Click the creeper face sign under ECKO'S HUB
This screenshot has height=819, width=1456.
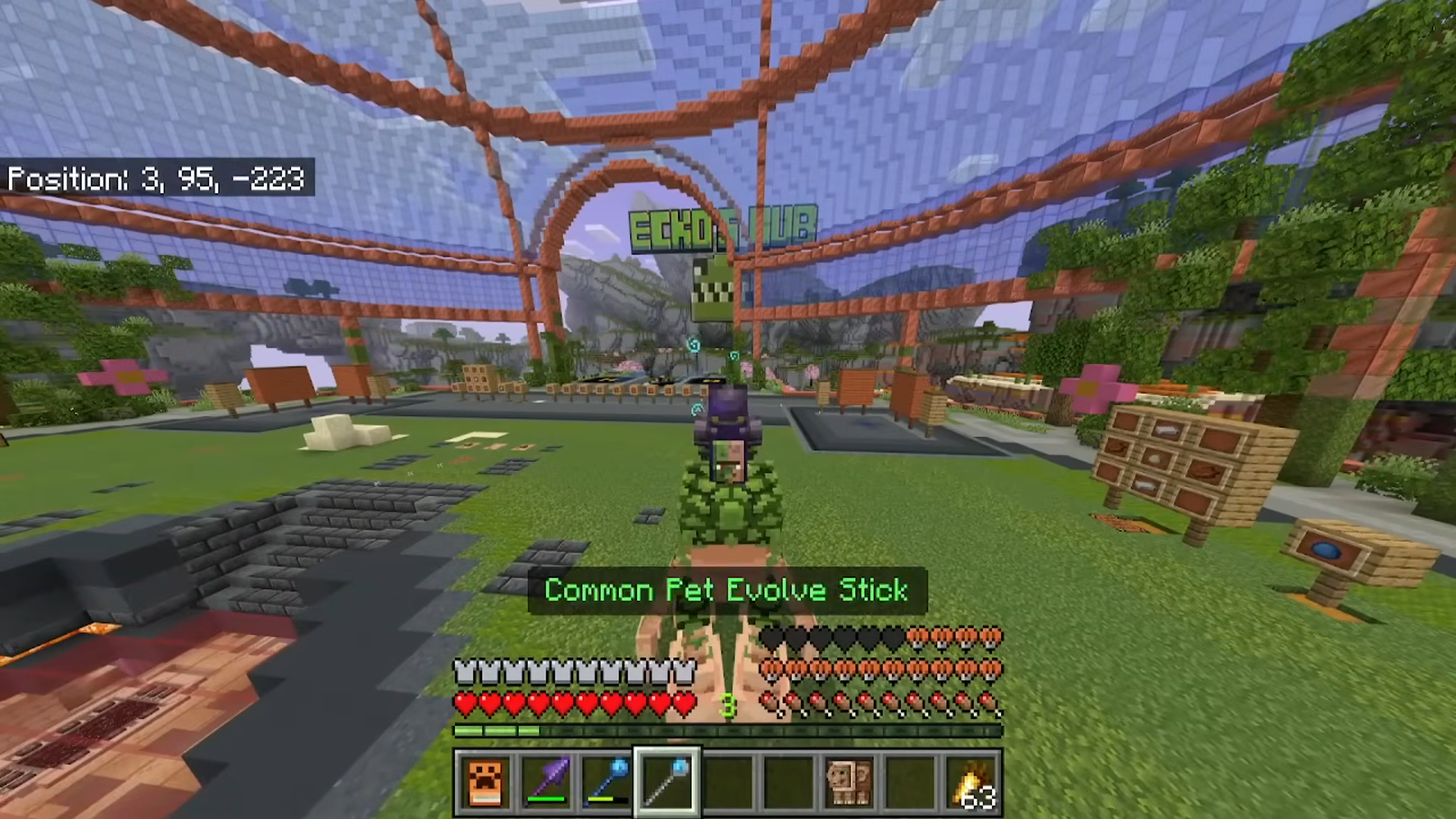(x=711, y=288)
